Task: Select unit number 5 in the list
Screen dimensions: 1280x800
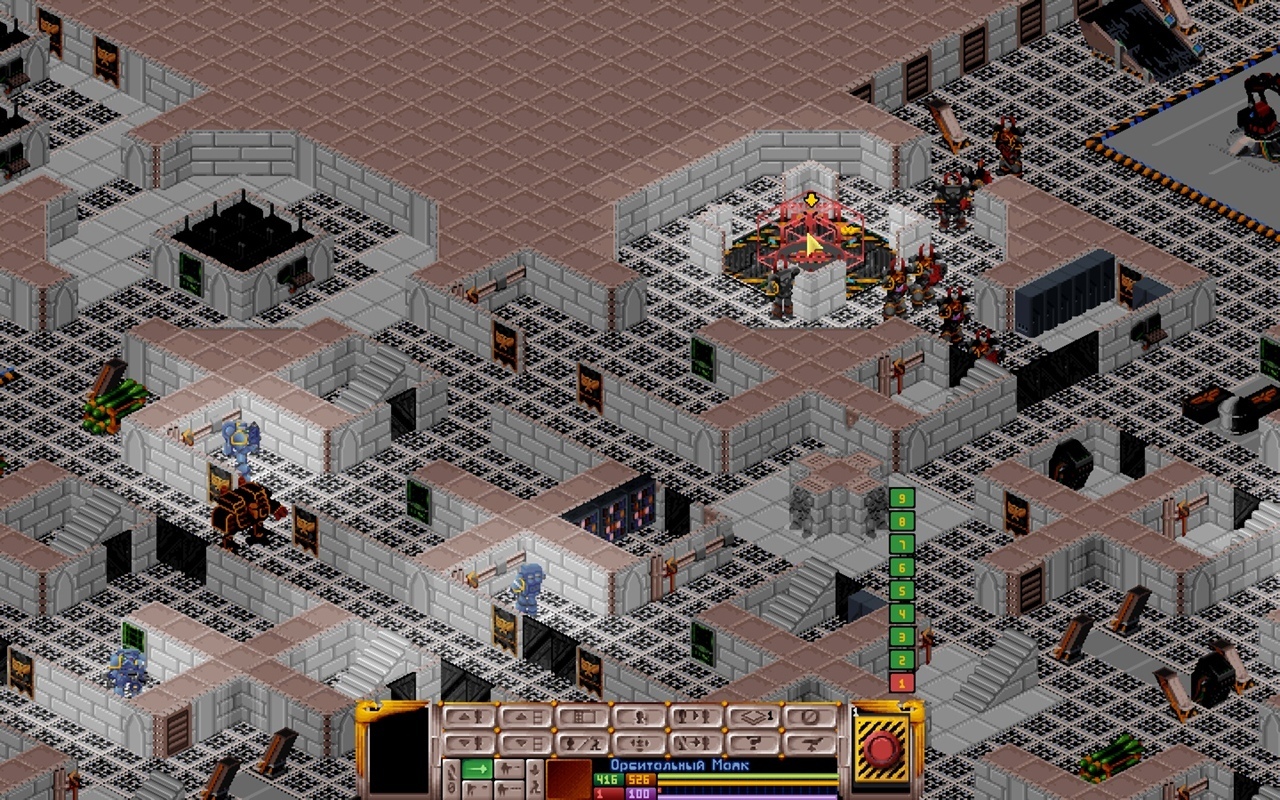Action: click(x=902, y=591)
